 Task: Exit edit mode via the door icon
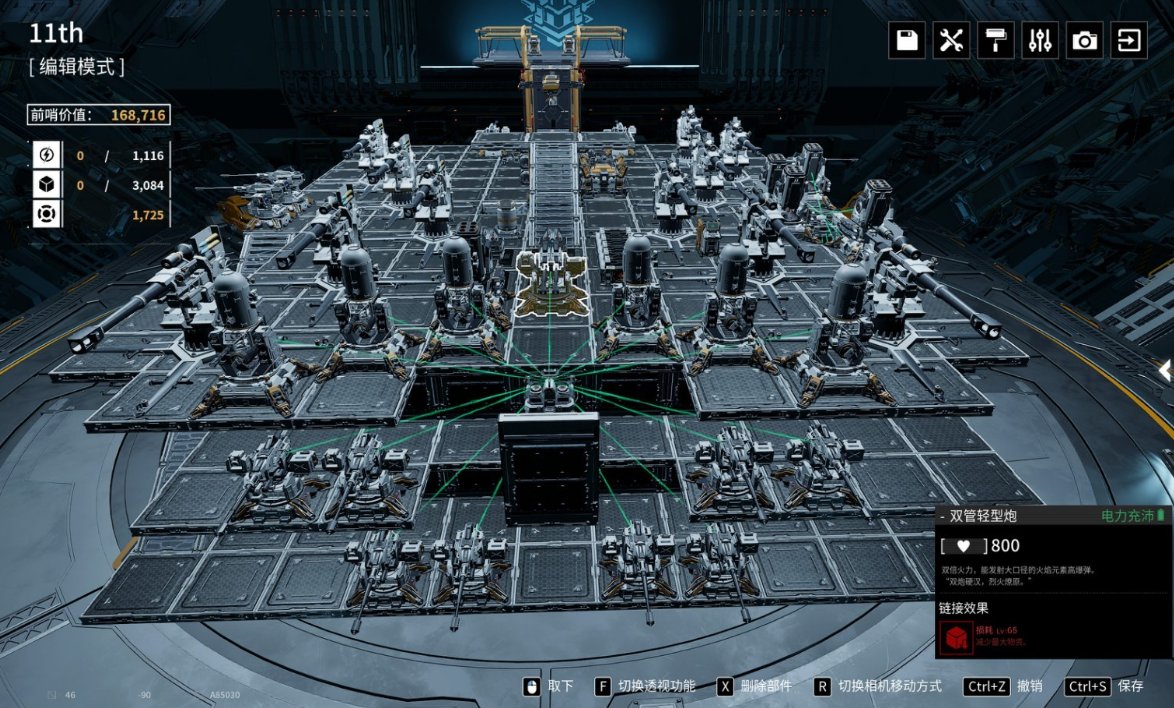[1129, 40]
